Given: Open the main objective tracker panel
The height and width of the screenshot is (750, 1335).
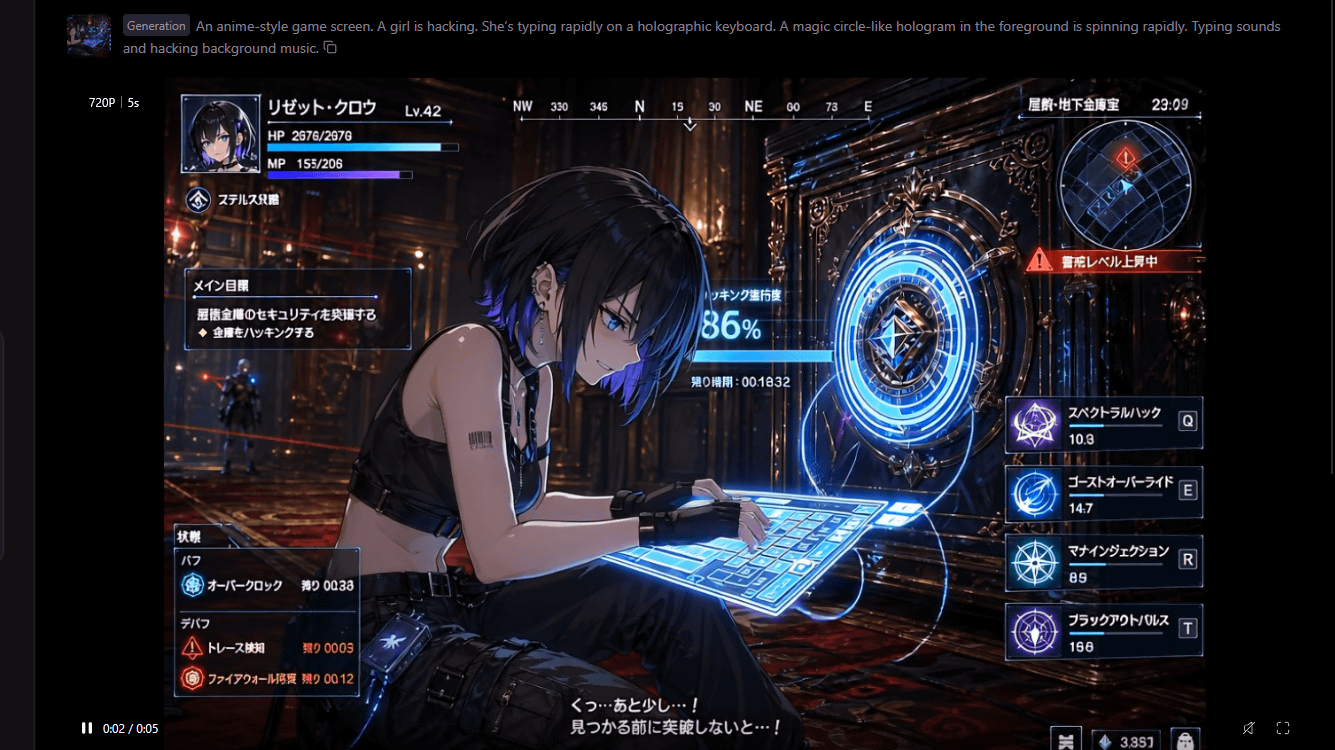Looking at the screenshot, I should click(297, 309).
